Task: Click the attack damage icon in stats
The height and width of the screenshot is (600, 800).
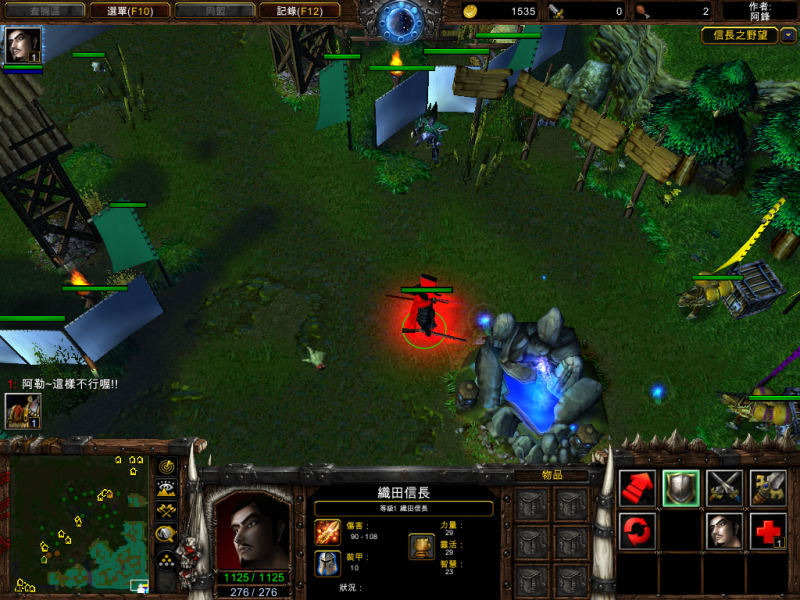Action: click(x=328, y=532)
